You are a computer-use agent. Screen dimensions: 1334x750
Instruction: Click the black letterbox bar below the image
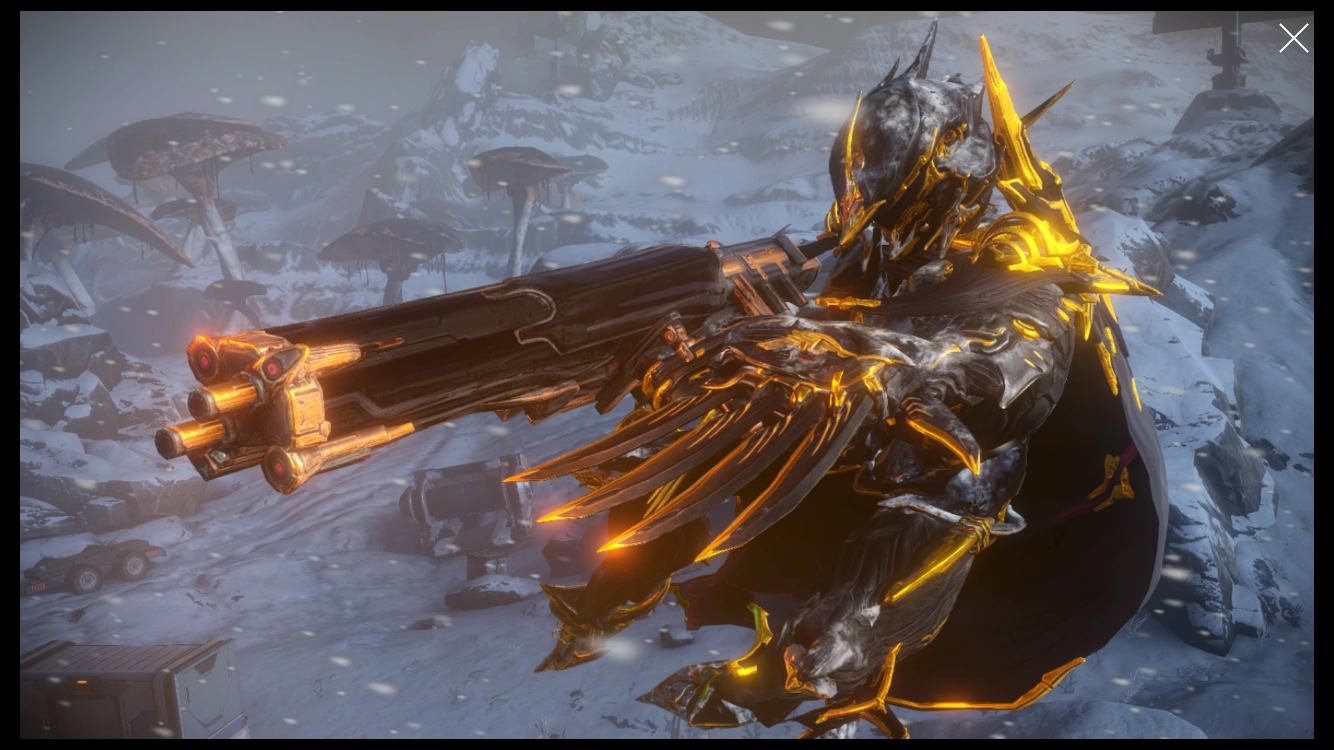tap(667, 745)
